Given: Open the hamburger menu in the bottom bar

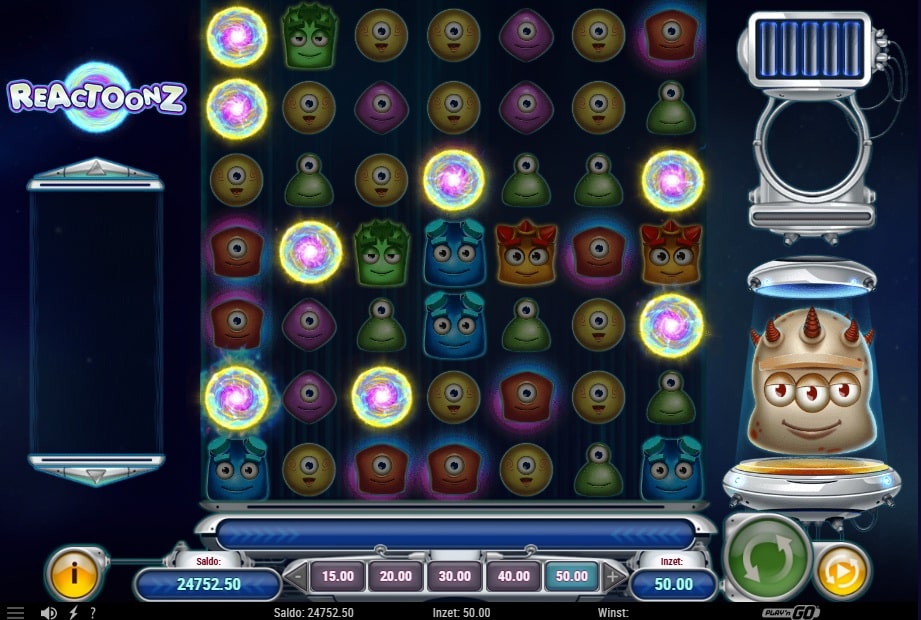Looking at the screenshot, I should pyautogui.click(x=15, y=612).
